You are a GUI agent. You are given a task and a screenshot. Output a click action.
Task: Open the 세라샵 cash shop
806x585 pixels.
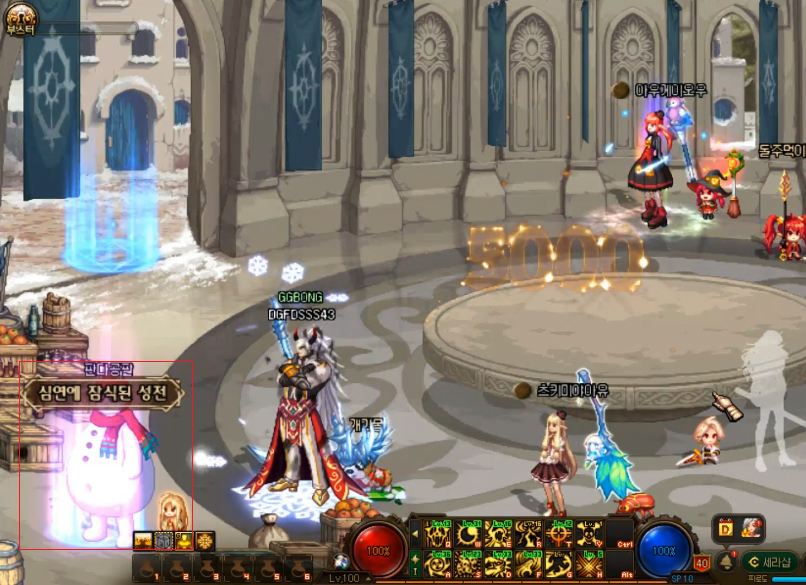pos(771,561)
